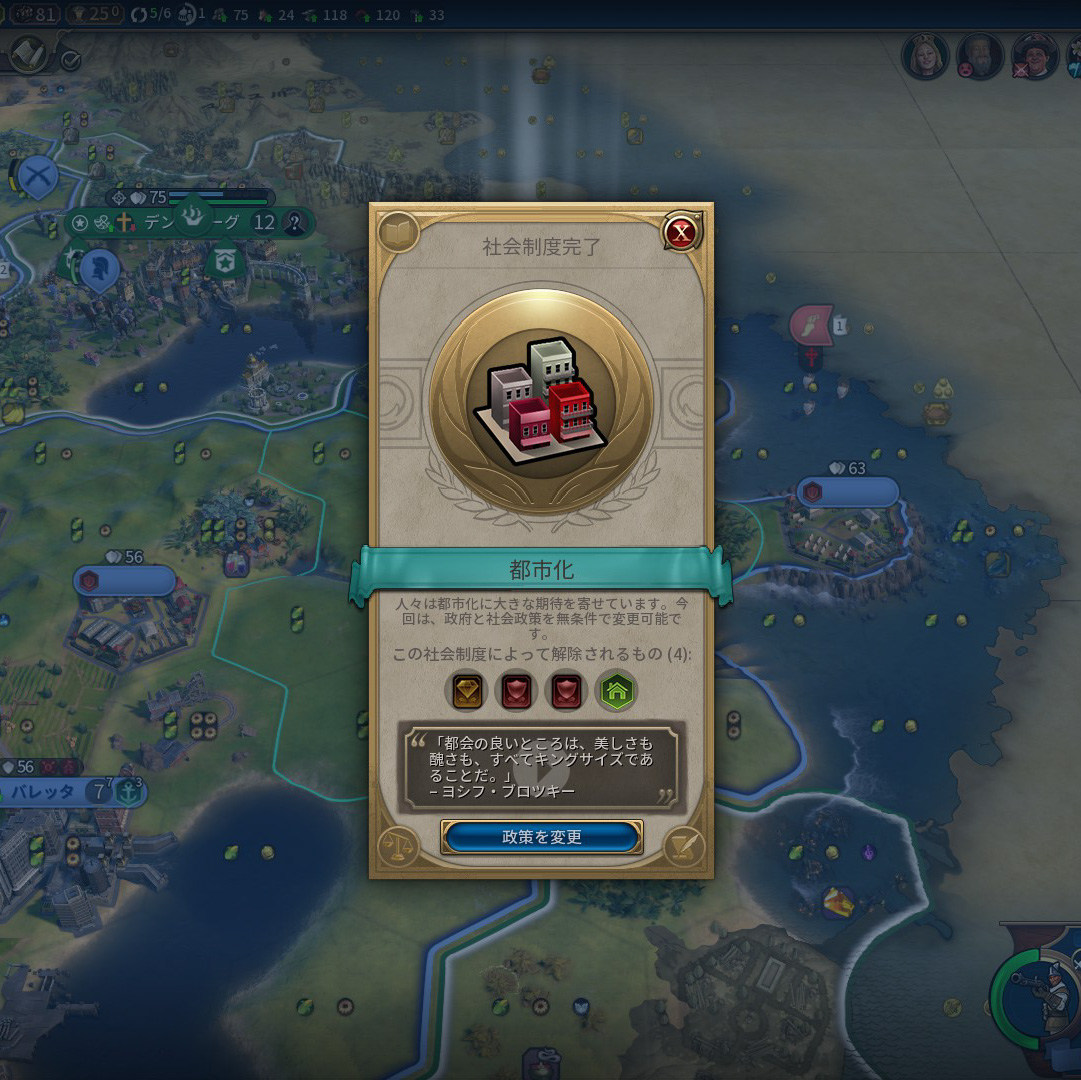Select the hat-wearing leader portrait
Screen dimensions: 1081x1080
pos(1034,57)
